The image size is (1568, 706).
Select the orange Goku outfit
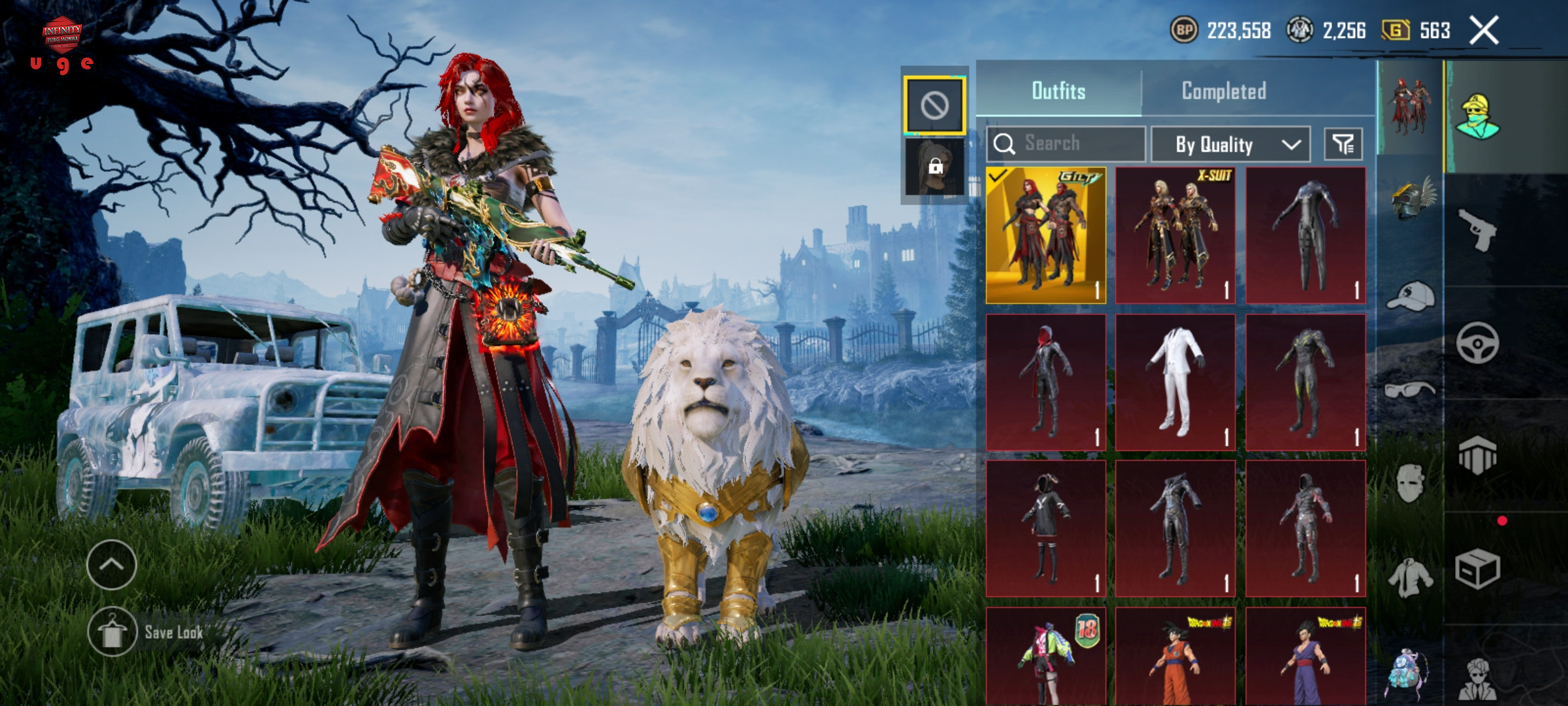pos(1175,657)
